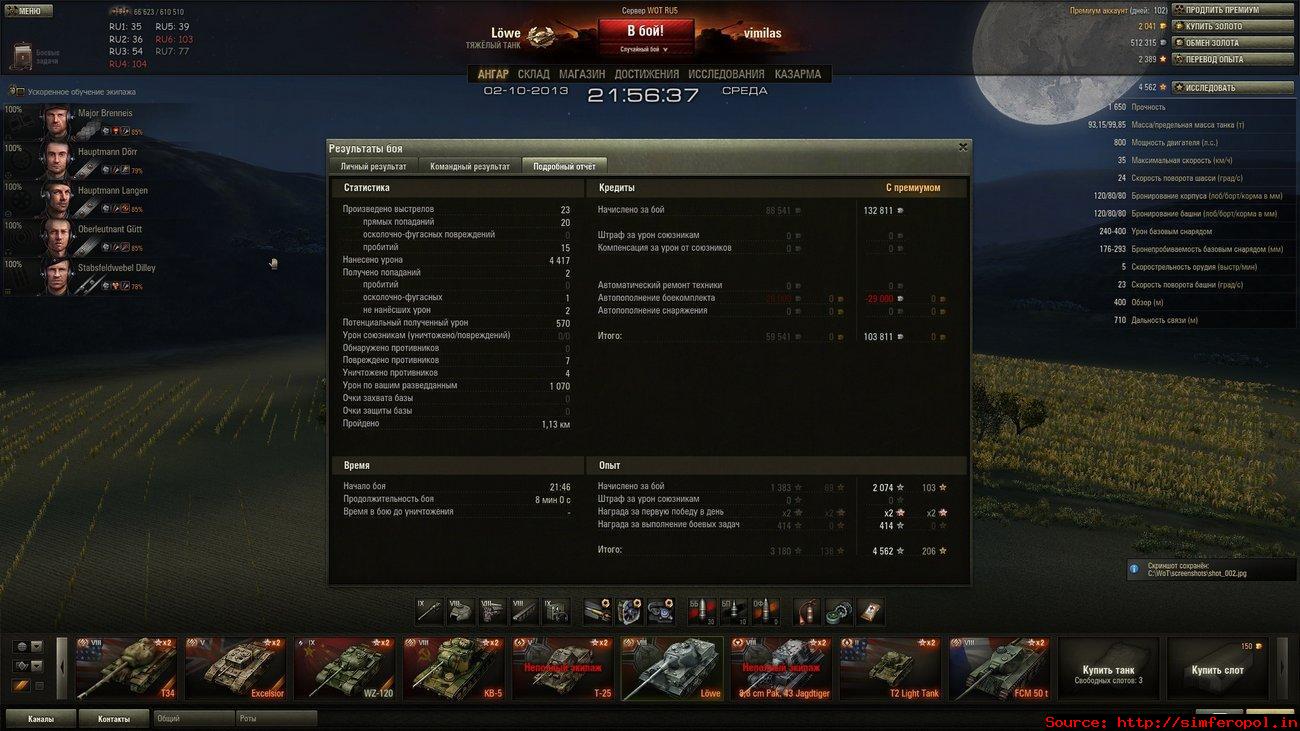
Task: Select the T34 tank in the carousel
Action: [127, 668]
